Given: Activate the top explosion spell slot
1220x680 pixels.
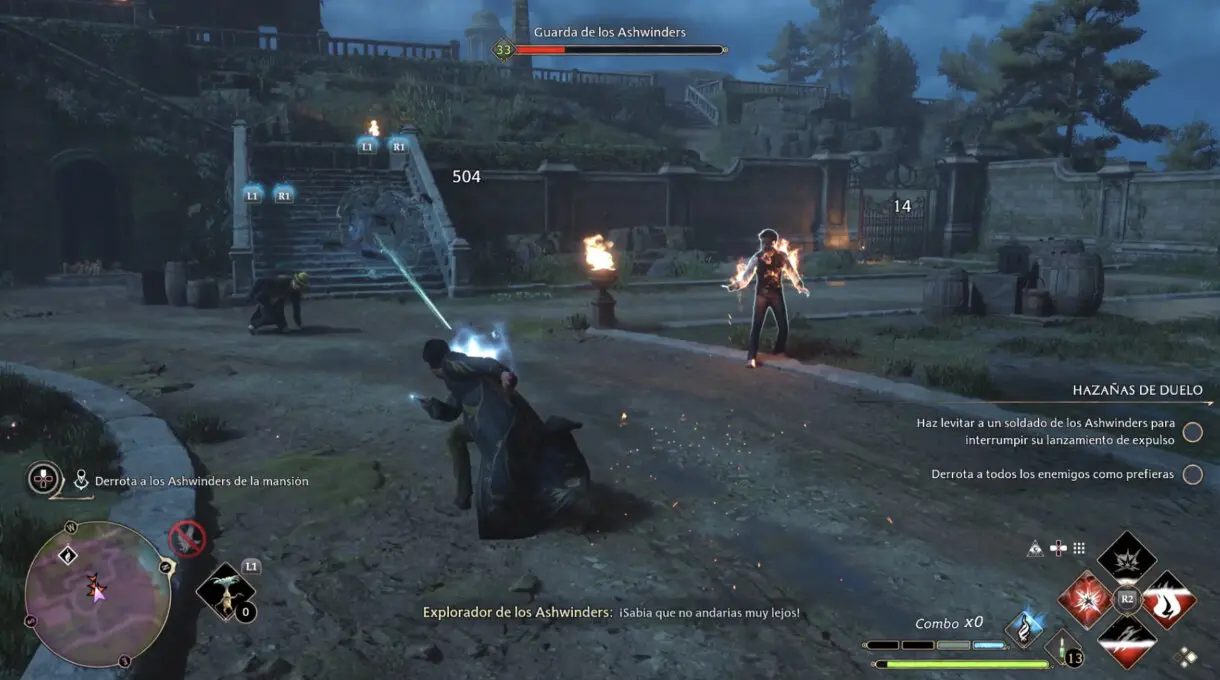Looking at the screenshot, I should [1127, 560].
